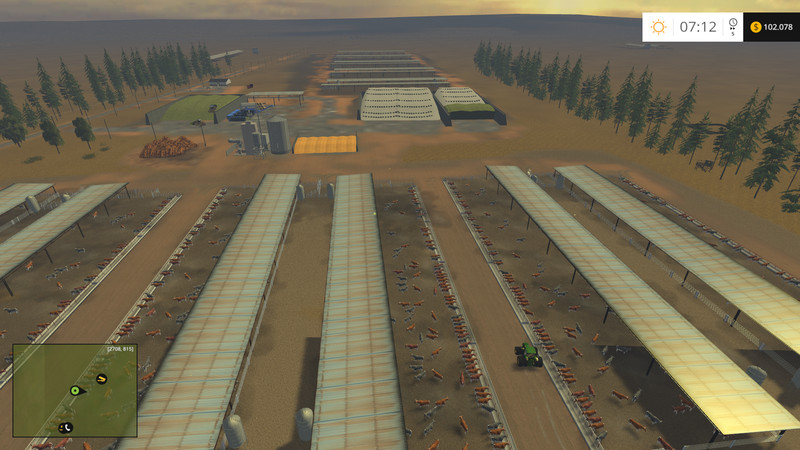Screen dimensions: 800x450
Task: Select the green player marker on minimap
Action: coord(74,390)
